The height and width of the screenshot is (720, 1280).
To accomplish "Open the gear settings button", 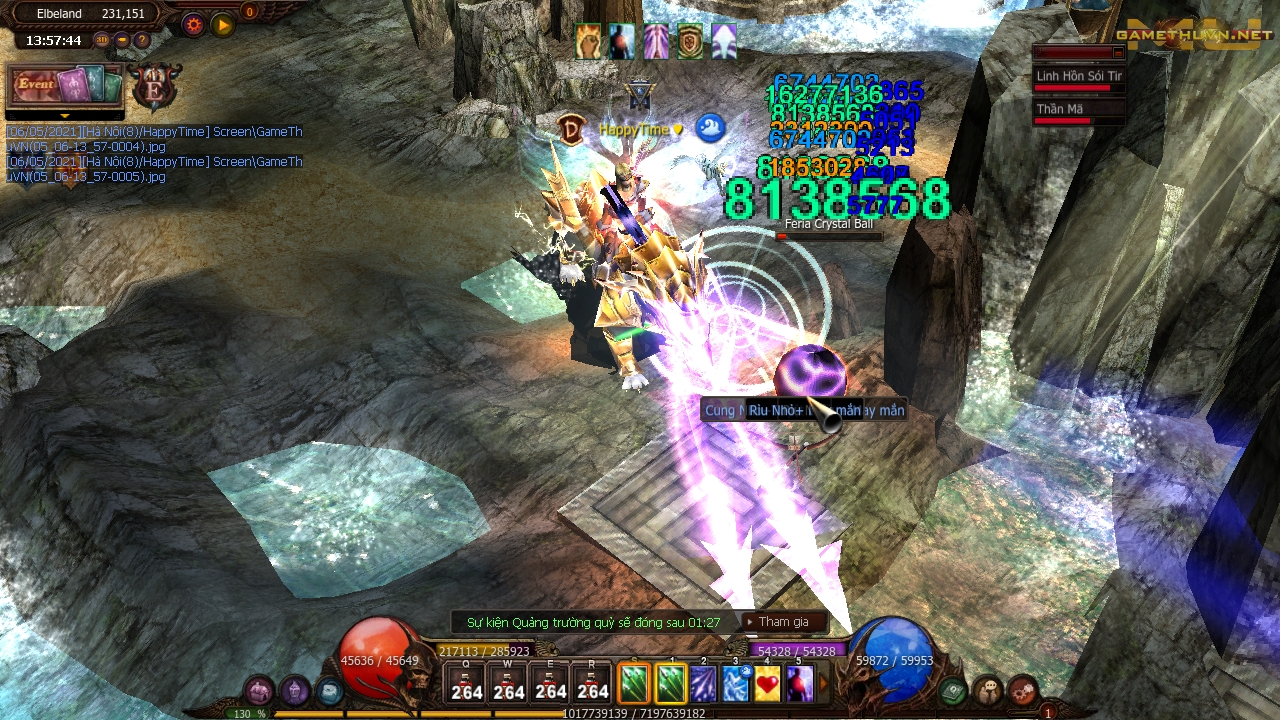I will tap(192, 24).
